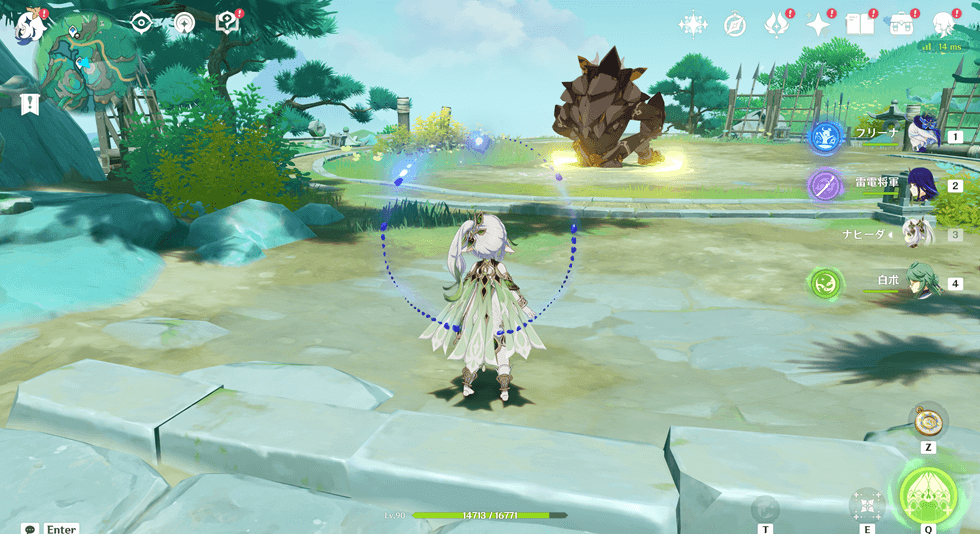Open the winged events icon
This screenshot has width=980, height=534.
[777, 25]
